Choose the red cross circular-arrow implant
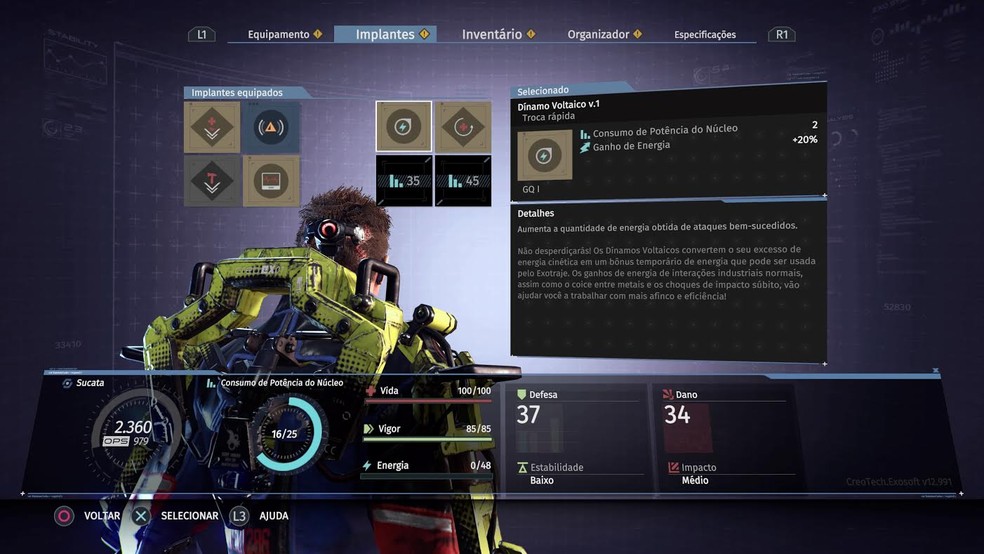This screenshot has height=554, width=984. [x=463, y=127]
